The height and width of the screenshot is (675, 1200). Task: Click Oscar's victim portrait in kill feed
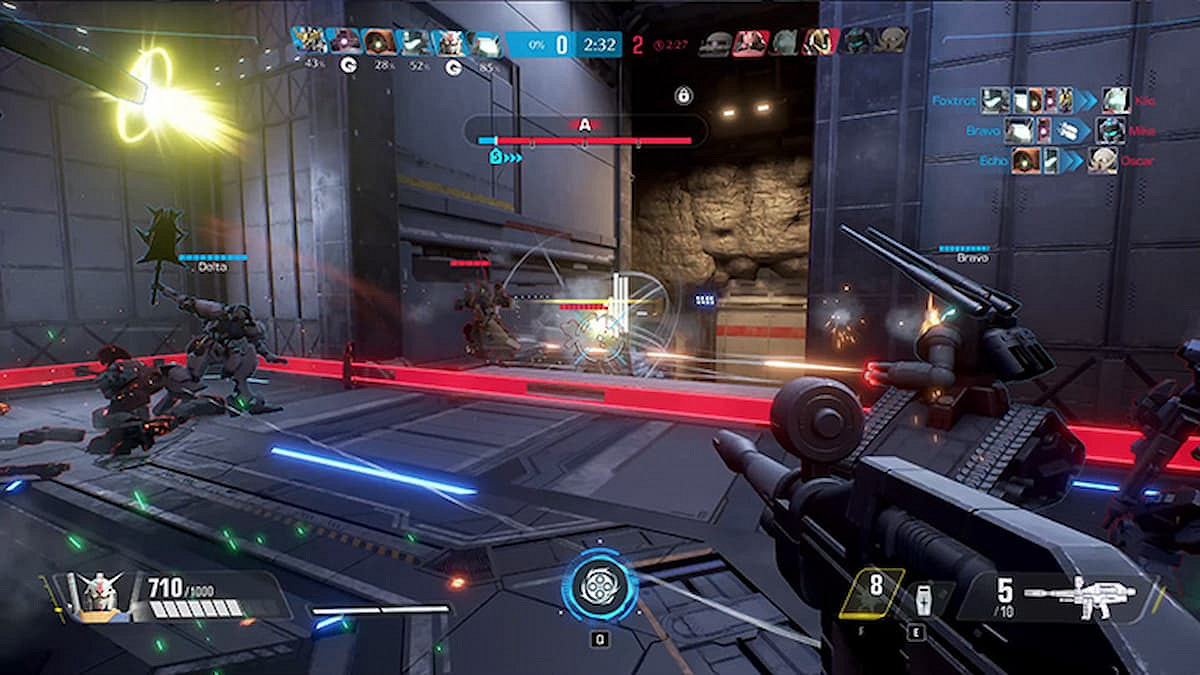coord(1102,160)
